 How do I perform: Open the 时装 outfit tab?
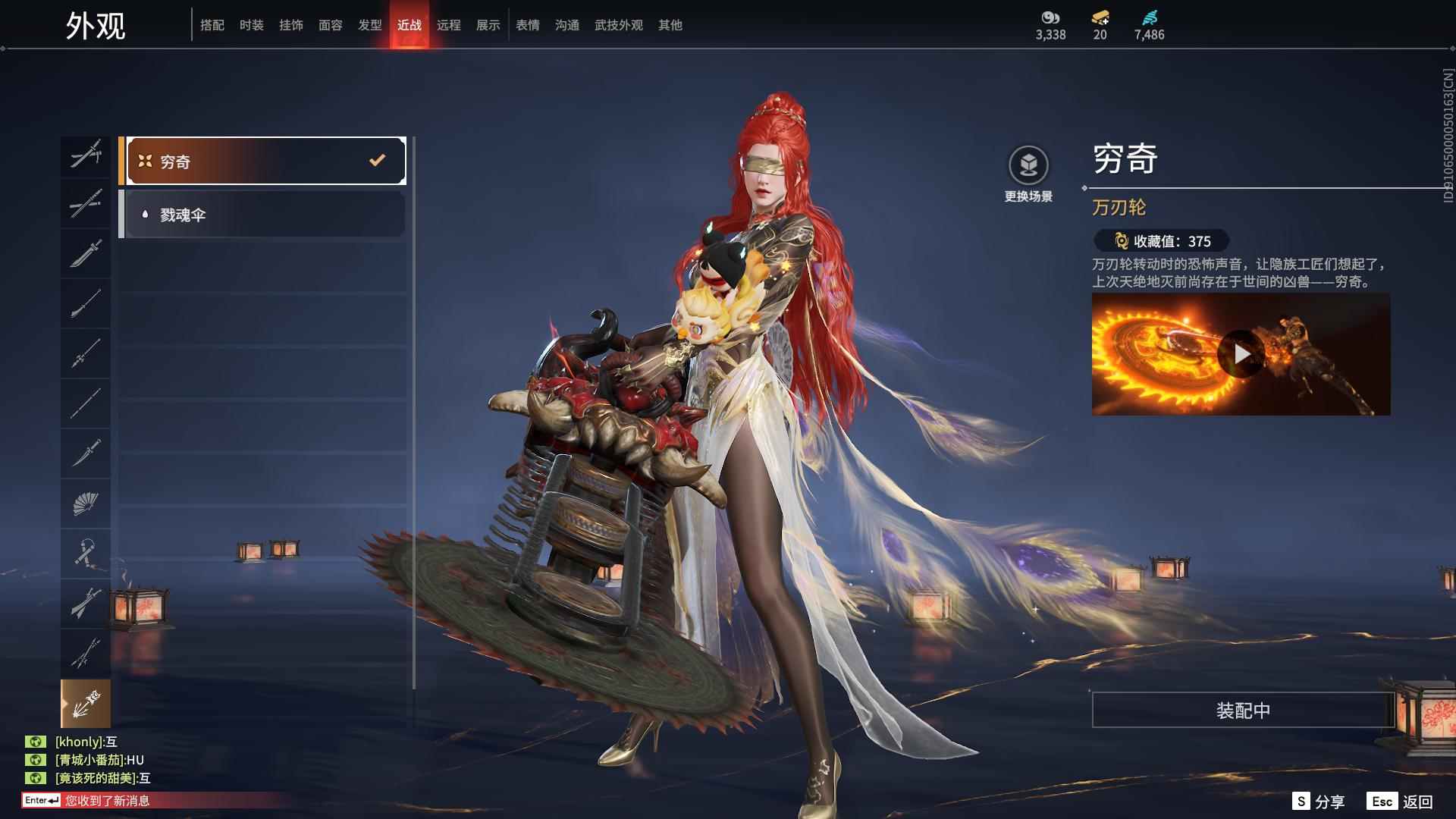click(252, 25)
